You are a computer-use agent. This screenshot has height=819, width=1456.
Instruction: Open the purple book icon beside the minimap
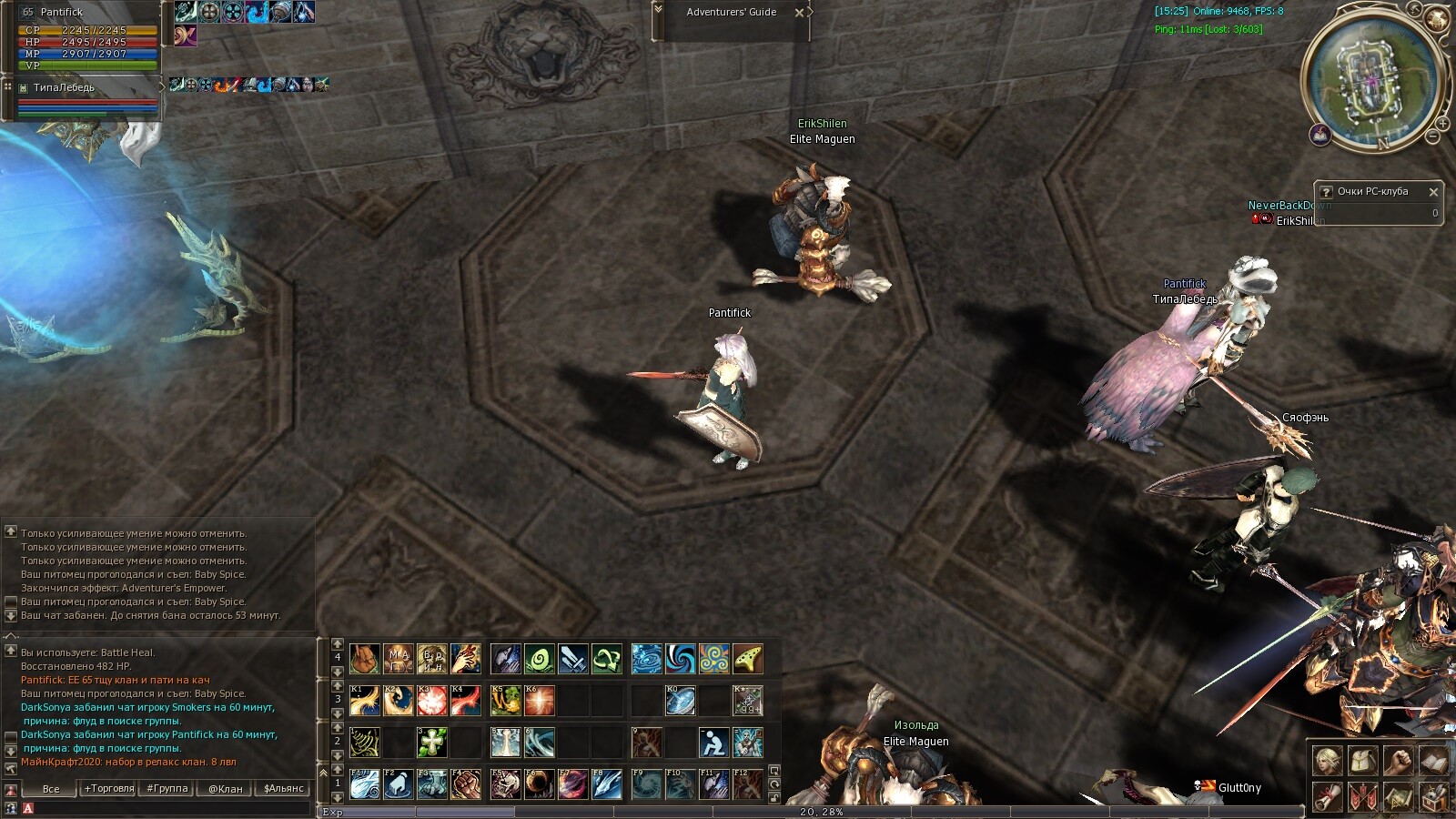click(x=1320, y=136)
